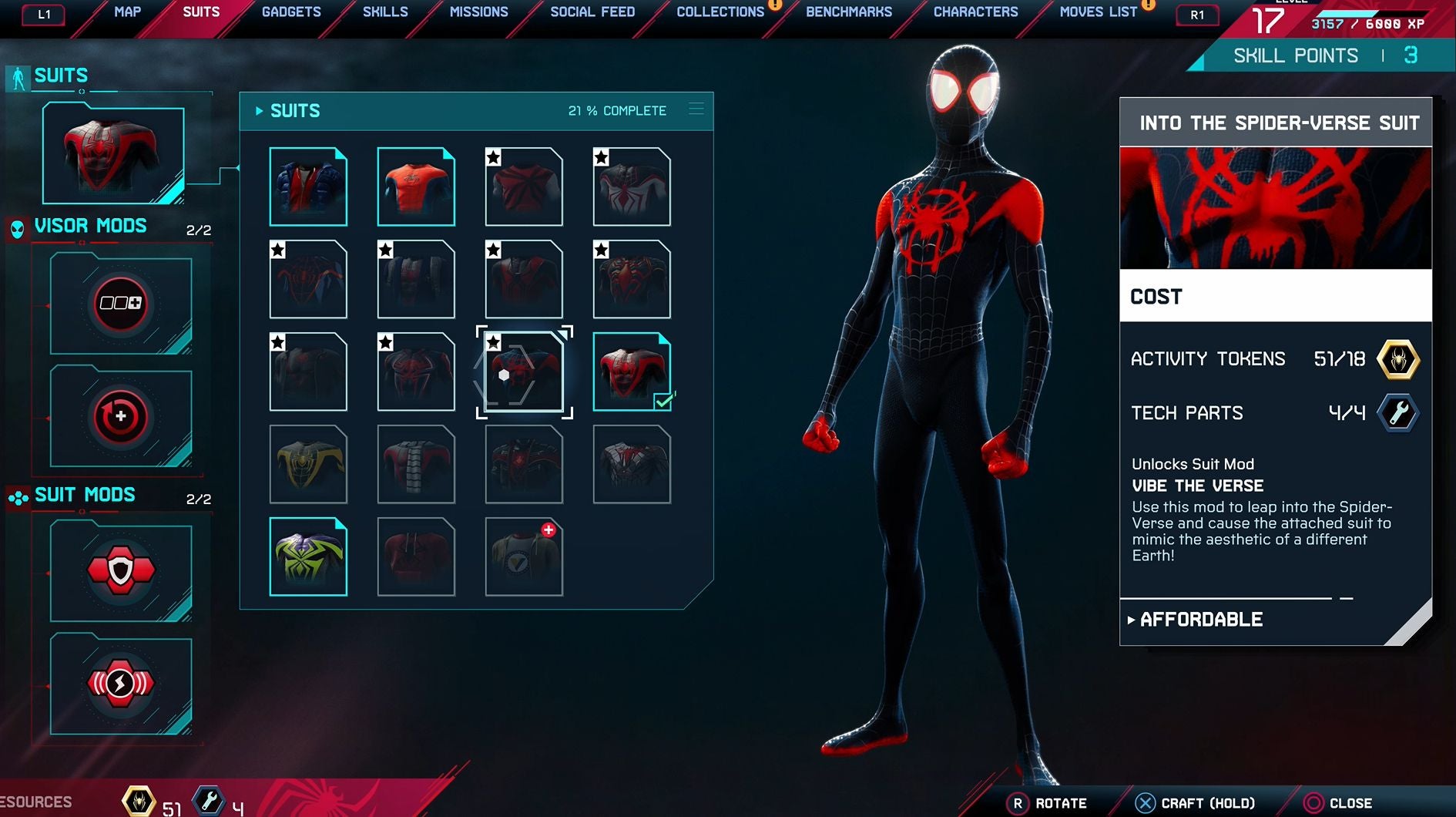The width and height of the screenshot is (1456, 817).
Task: Select the green and purple suit thumbnail
Action: coord(308,556)
